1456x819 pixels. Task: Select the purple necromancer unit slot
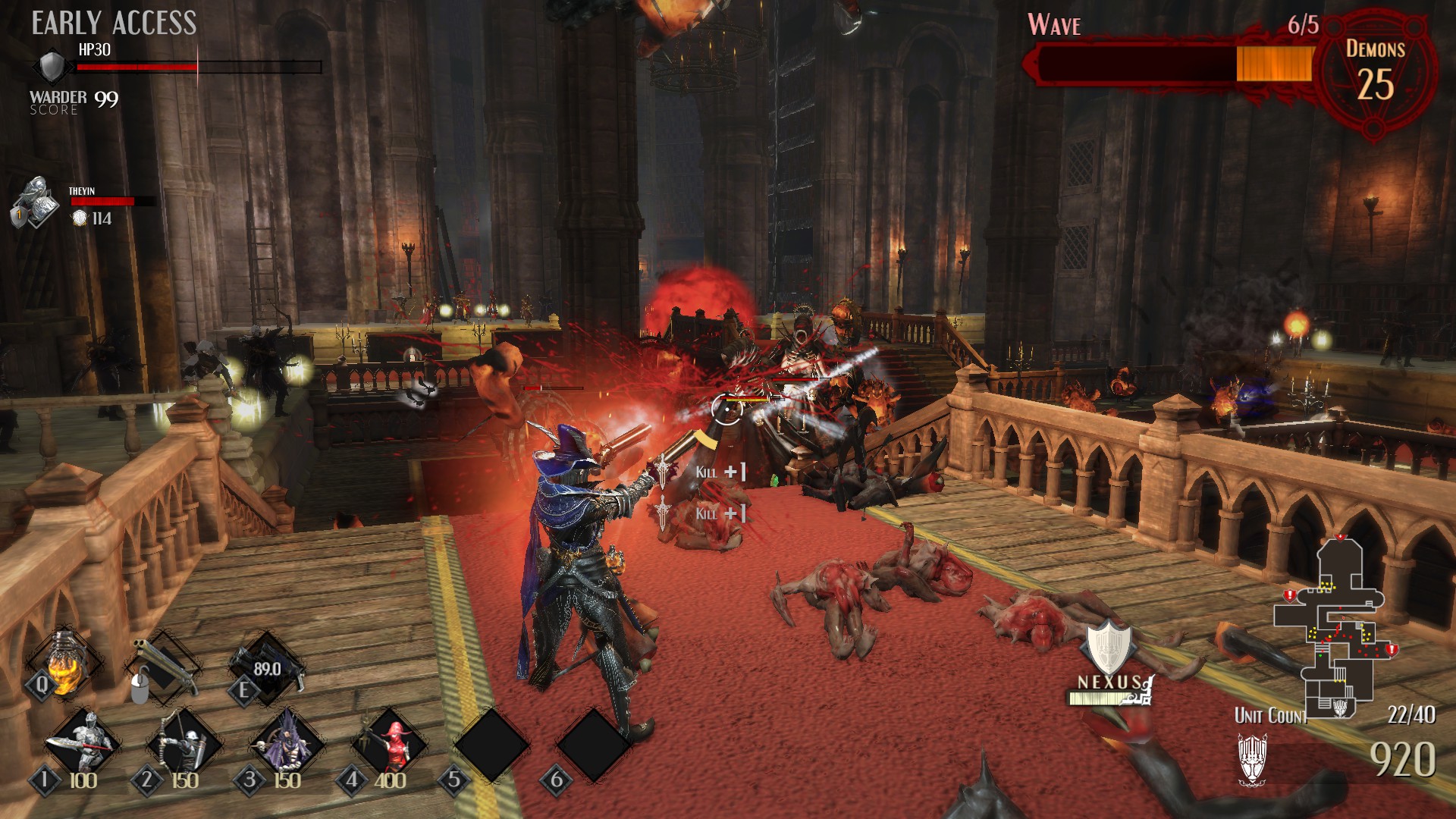[287, 743]
